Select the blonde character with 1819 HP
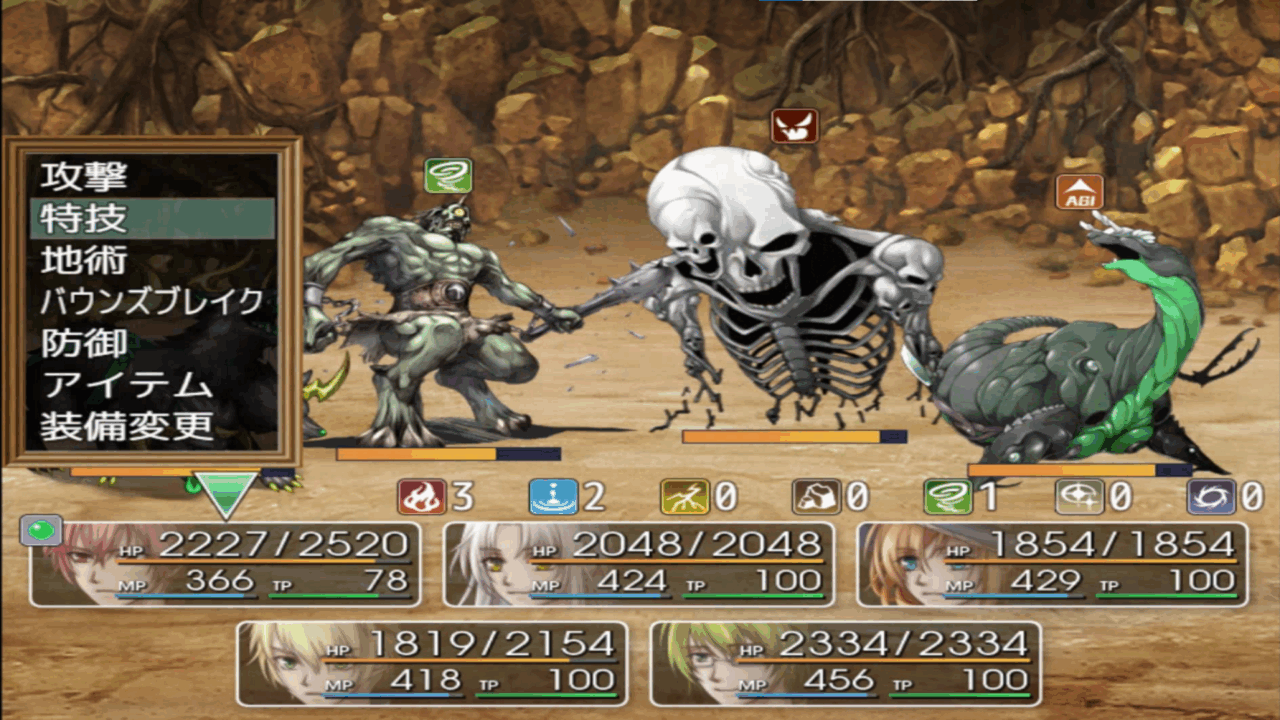Screen dimensions: 1280x720 click(432, 664)
